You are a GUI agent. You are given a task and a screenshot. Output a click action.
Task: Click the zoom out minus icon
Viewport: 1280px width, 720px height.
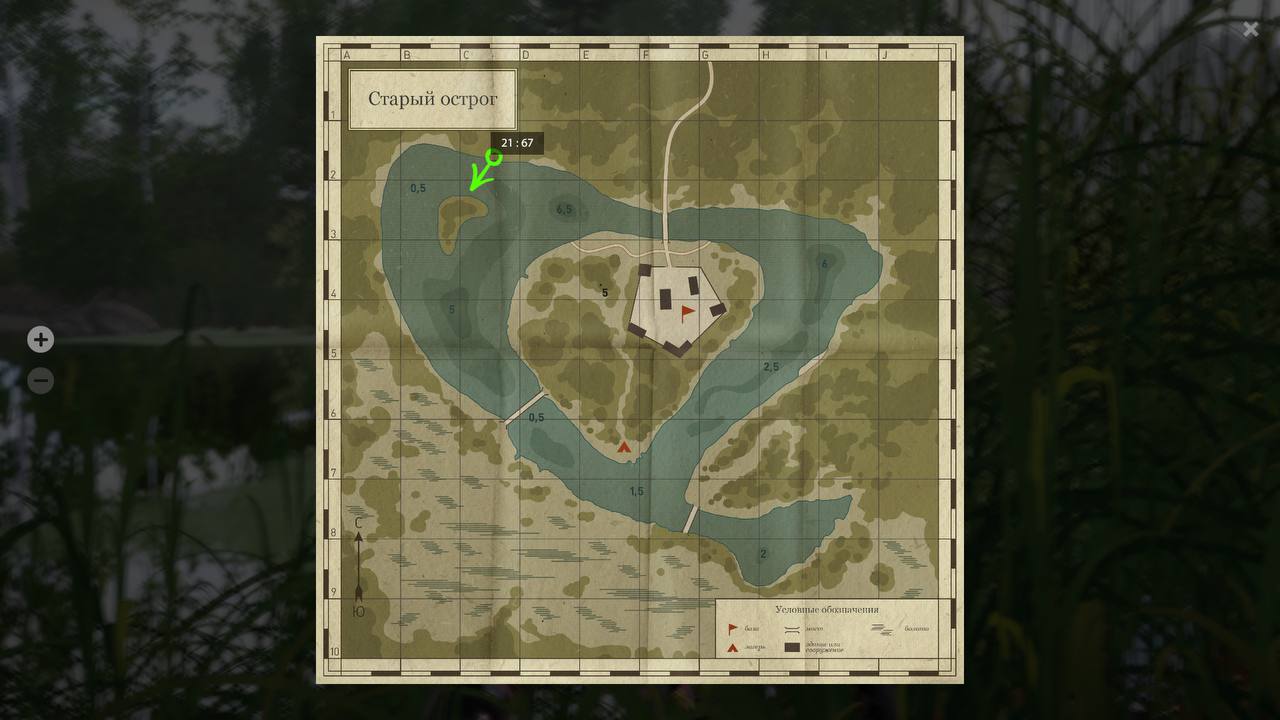[x=40, y=380]
